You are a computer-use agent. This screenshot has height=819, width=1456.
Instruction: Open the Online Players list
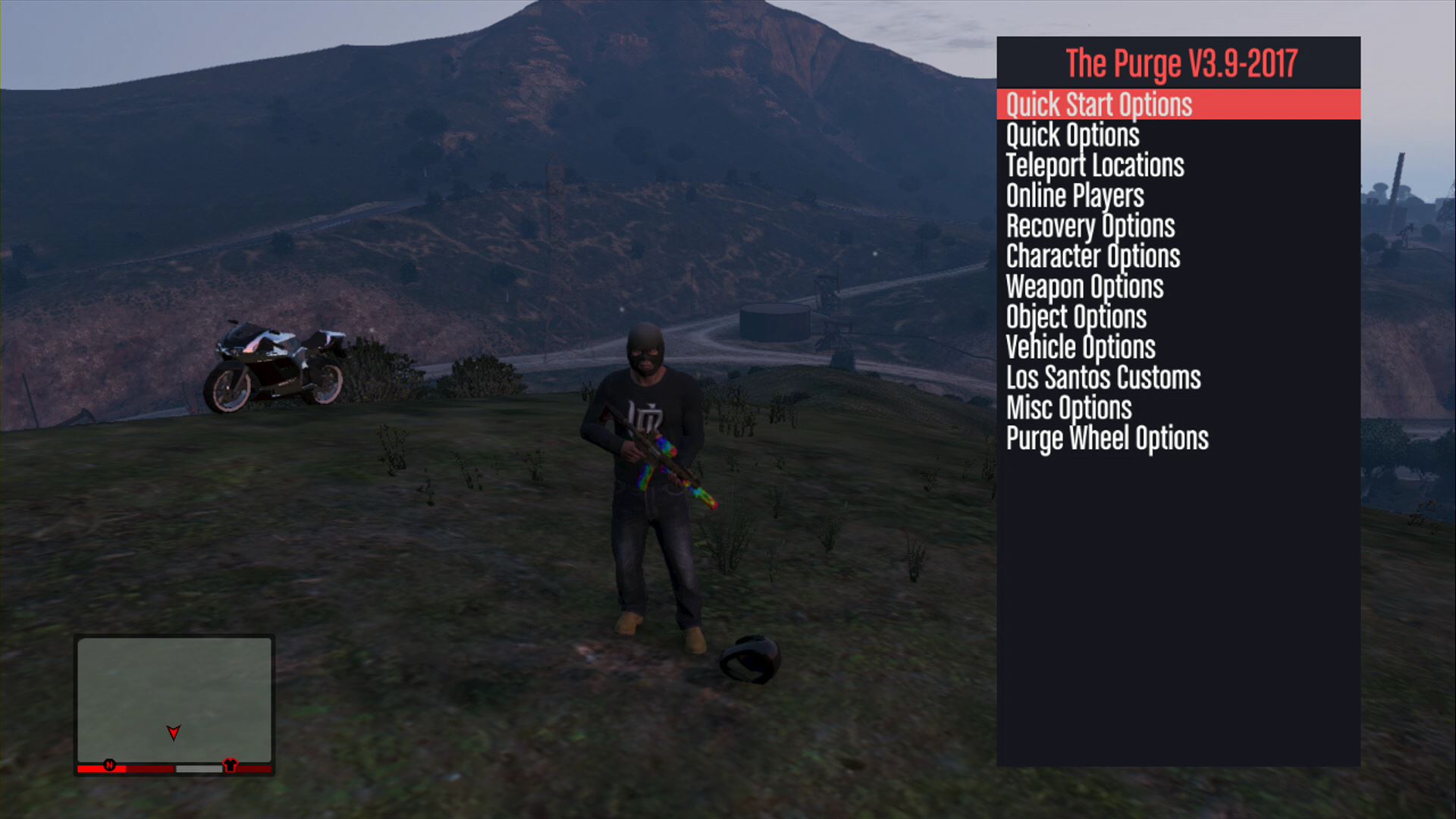[1075, 196]
